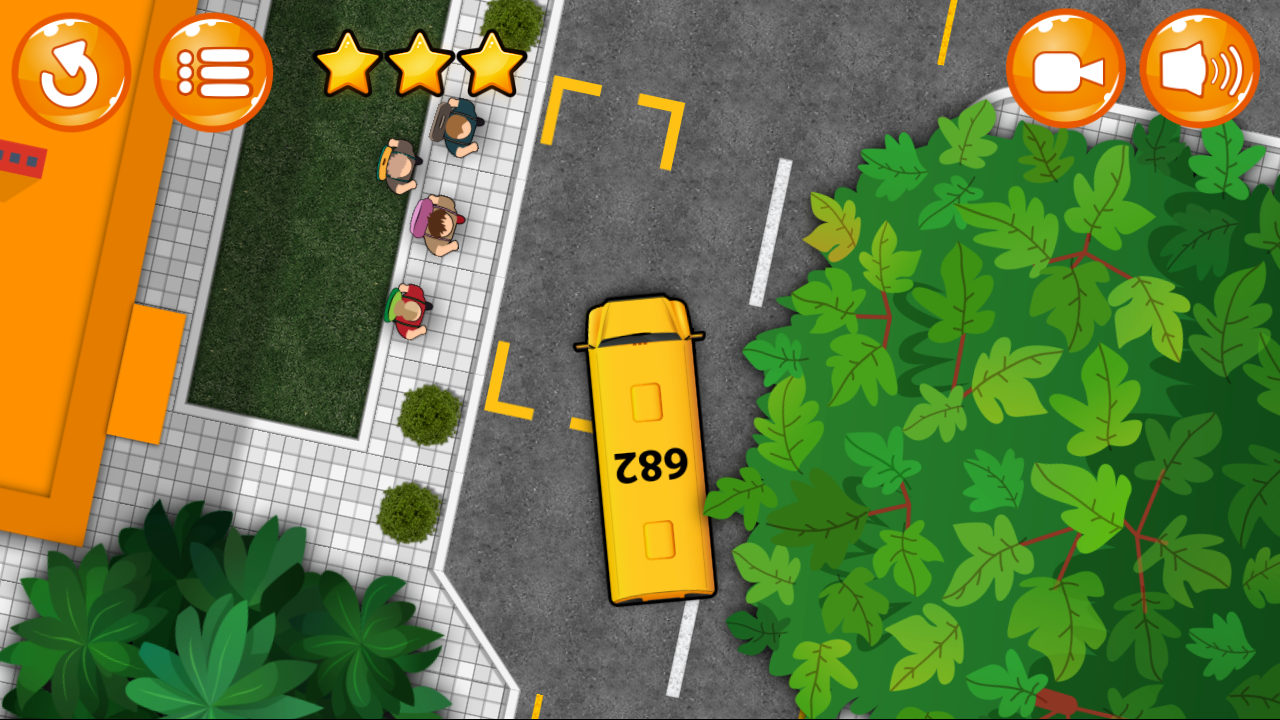1280x720 pixels.
Task: Toggle replay recording via camera button
Action: click(1065, 65)
